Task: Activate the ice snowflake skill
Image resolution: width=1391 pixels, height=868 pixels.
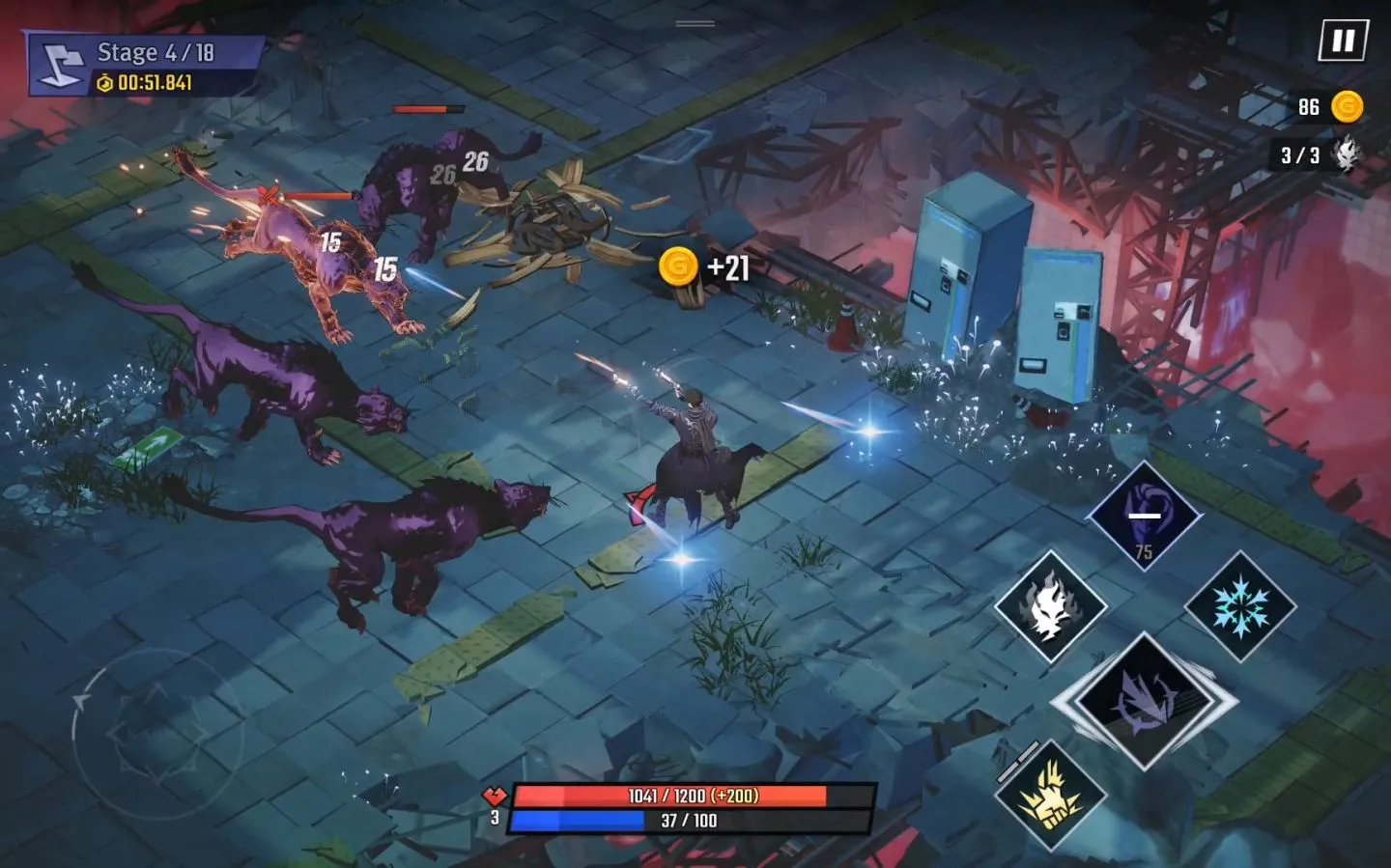Action: 1240,606
